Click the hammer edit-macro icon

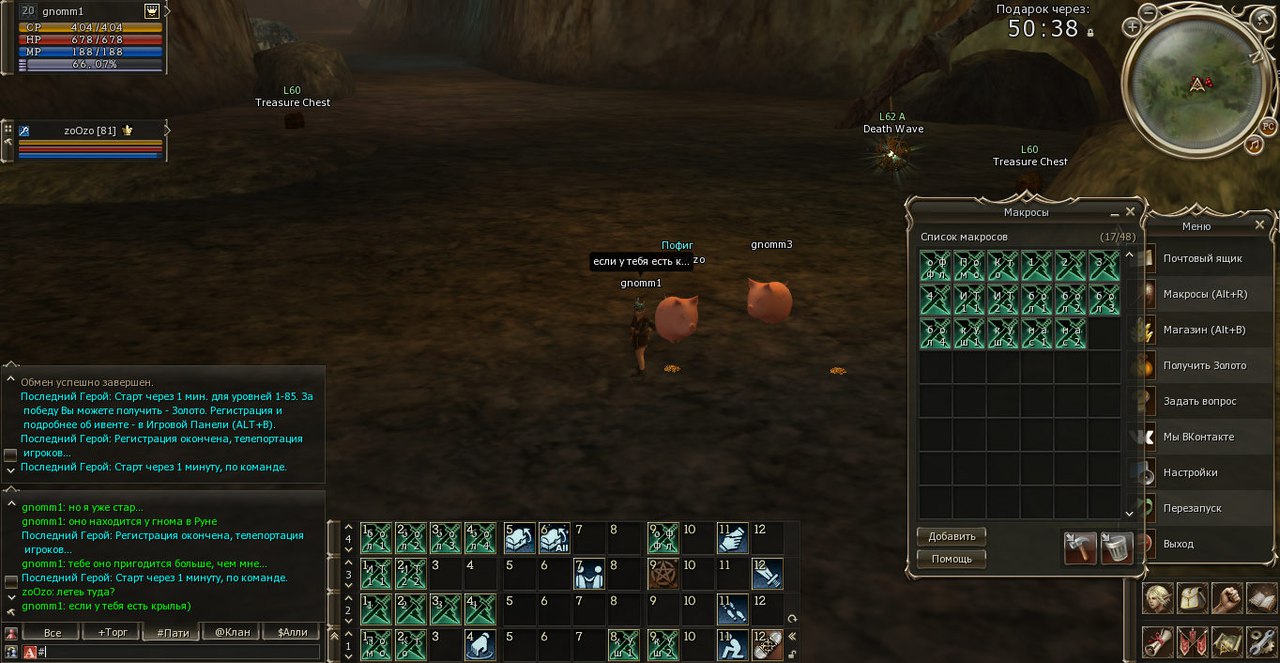pyautogui.click(x=1080, y=548)
